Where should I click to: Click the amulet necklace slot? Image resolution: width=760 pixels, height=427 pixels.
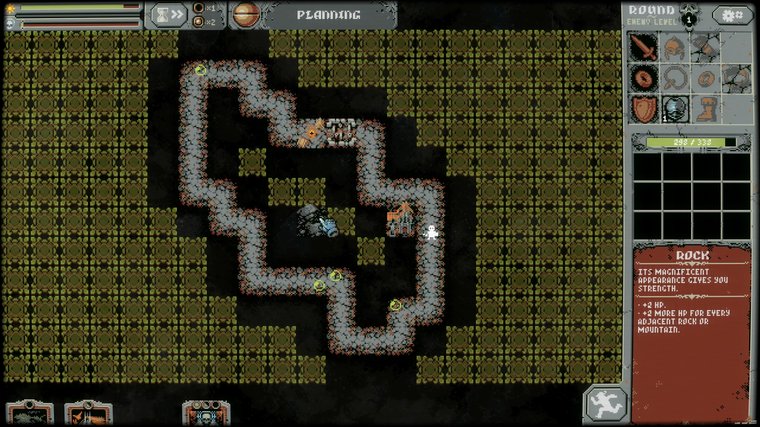point(675,78)
